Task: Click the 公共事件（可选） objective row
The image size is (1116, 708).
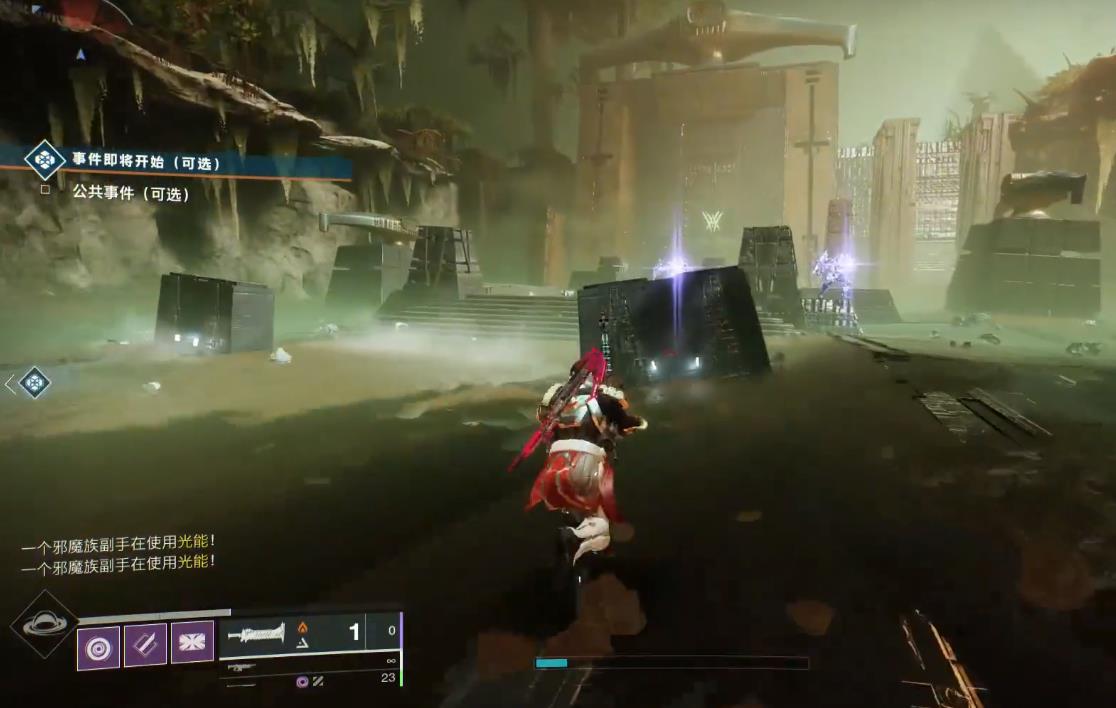Action: point(130,194)
